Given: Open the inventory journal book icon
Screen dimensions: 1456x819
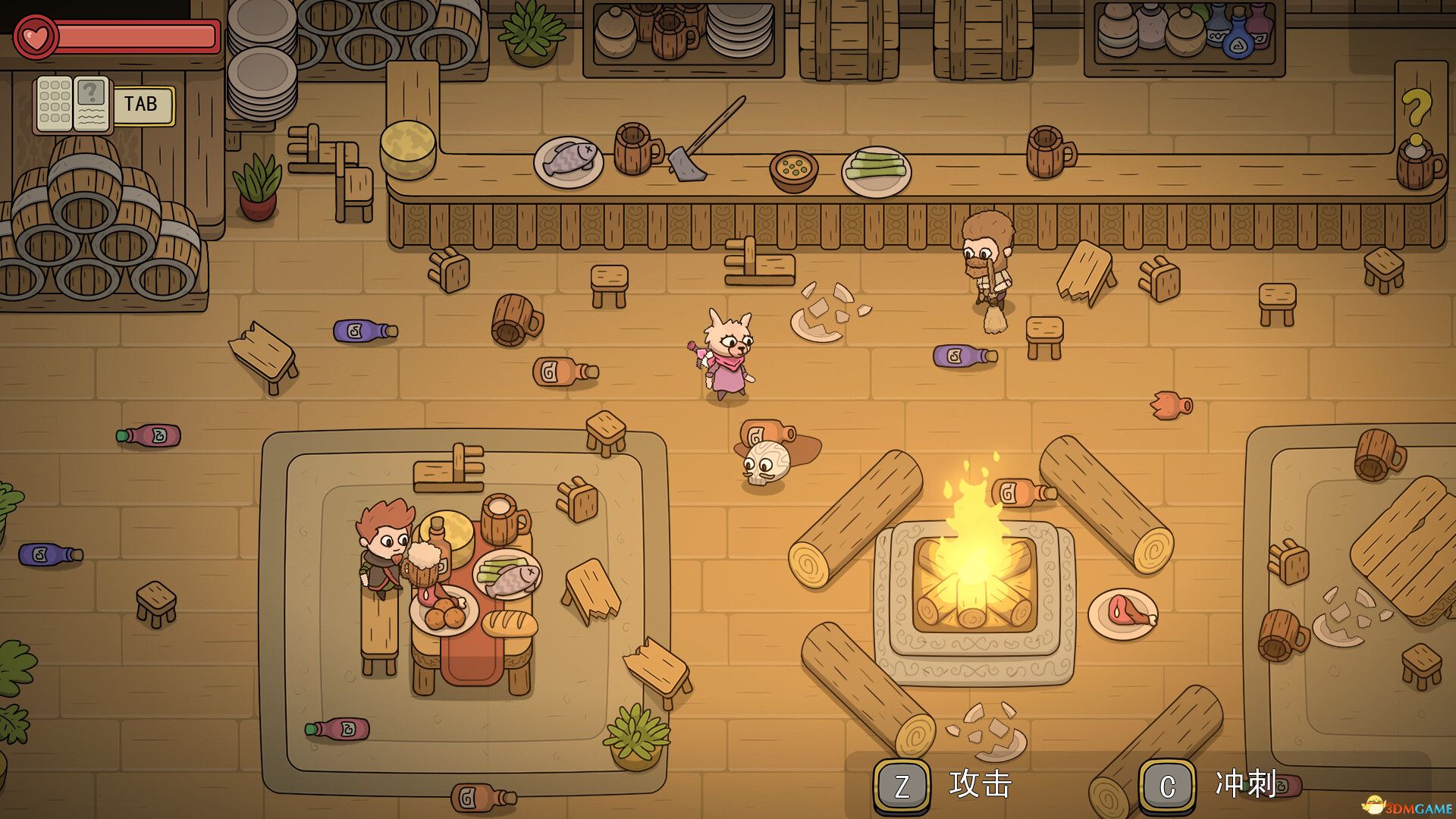Looking at the screenshot, I should 73,104.
